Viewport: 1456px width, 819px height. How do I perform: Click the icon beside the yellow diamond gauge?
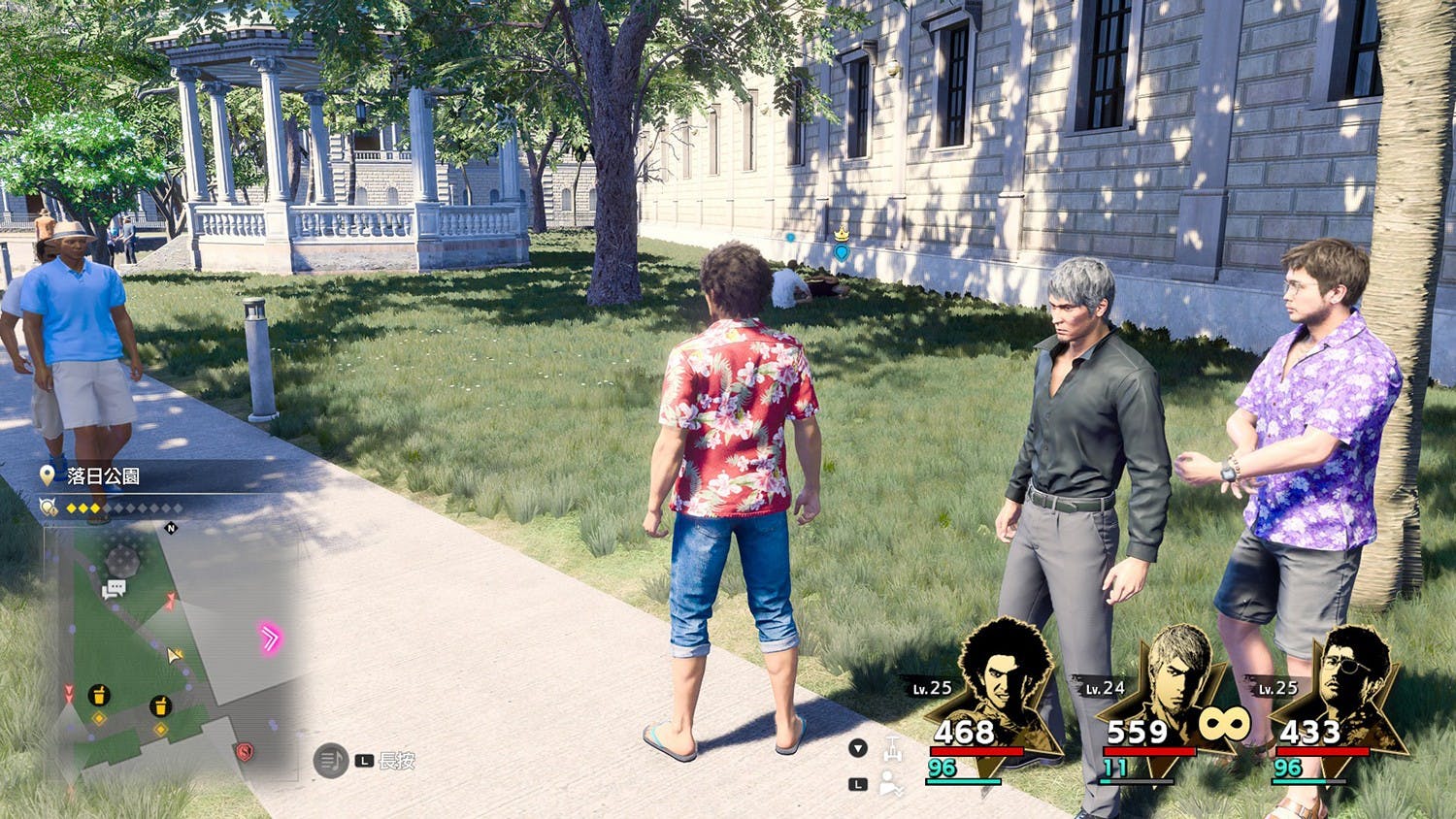48,507
